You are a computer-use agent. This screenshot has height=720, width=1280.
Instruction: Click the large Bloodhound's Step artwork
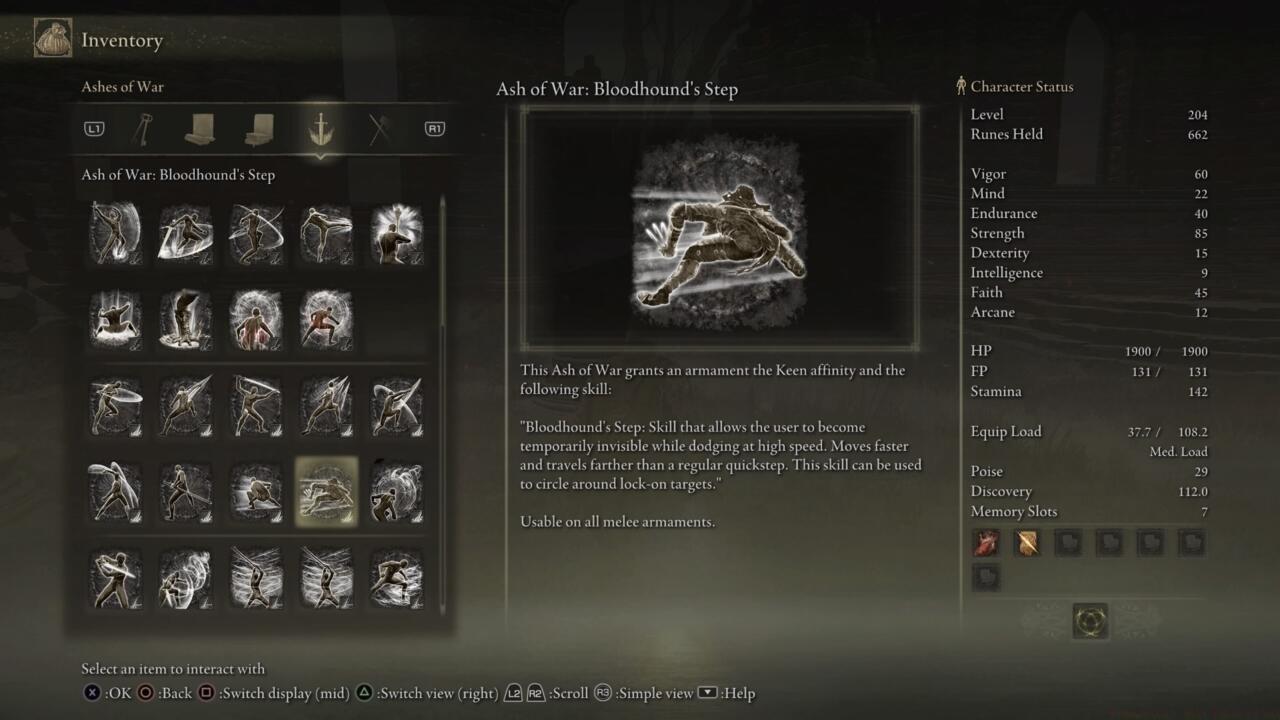coord(719,228)
